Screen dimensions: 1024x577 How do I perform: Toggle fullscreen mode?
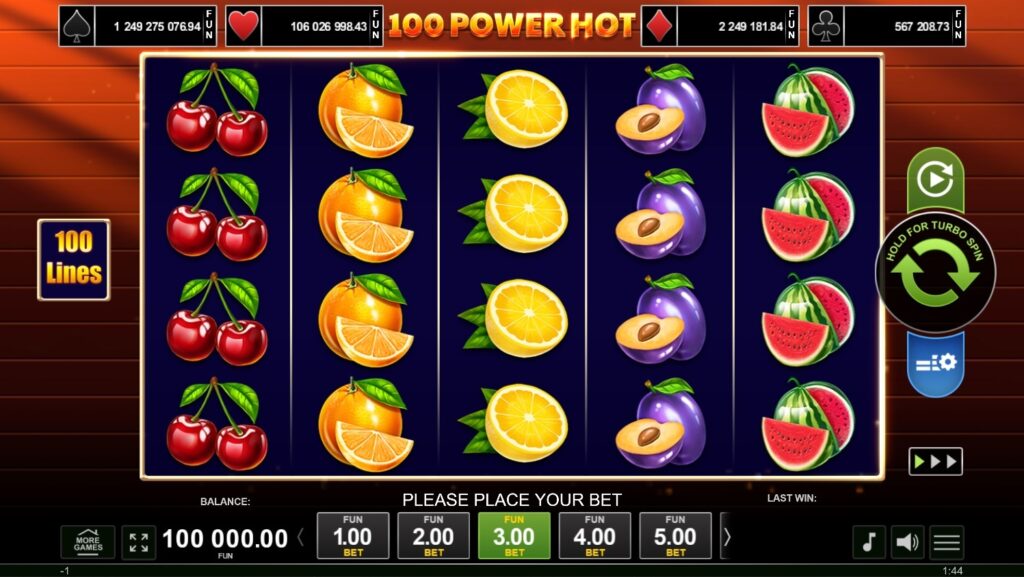click(x=139, y=542)
